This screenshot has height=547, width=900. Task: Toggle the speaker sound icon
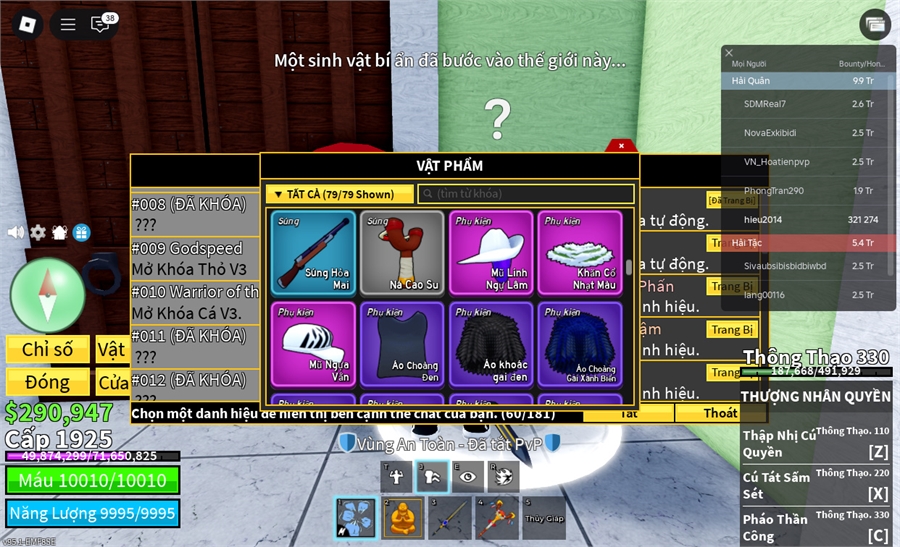point(15,232)
